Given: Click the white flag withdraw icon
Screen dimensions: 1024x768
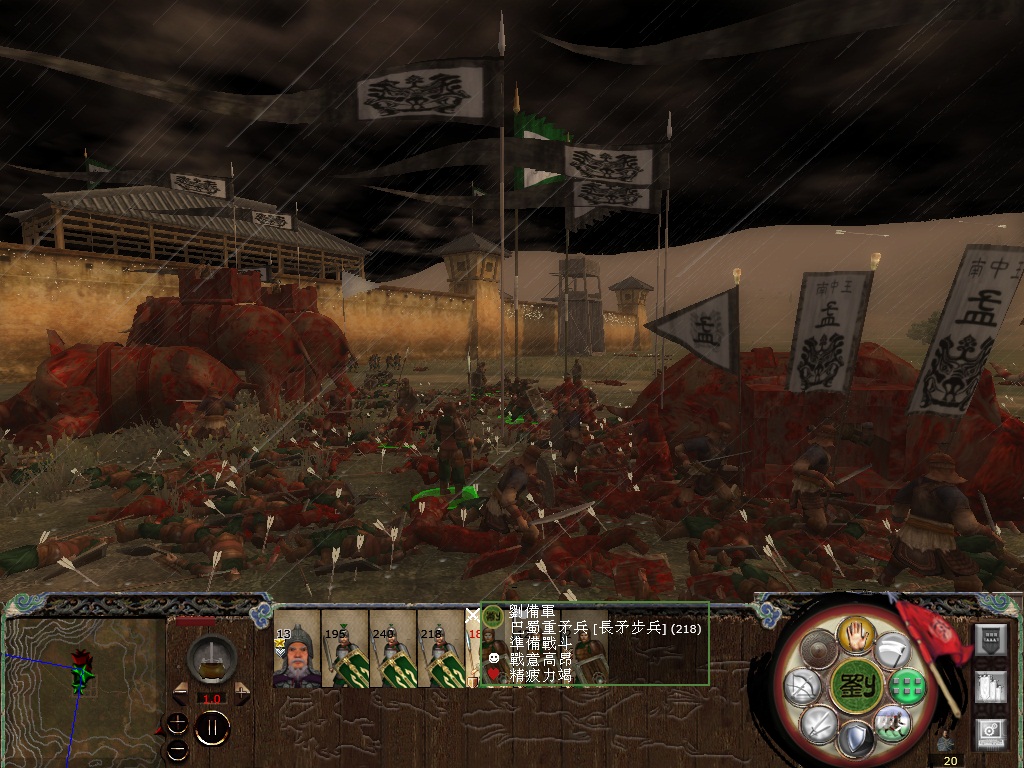Looking at the screenshot, I should pos(892,650).
